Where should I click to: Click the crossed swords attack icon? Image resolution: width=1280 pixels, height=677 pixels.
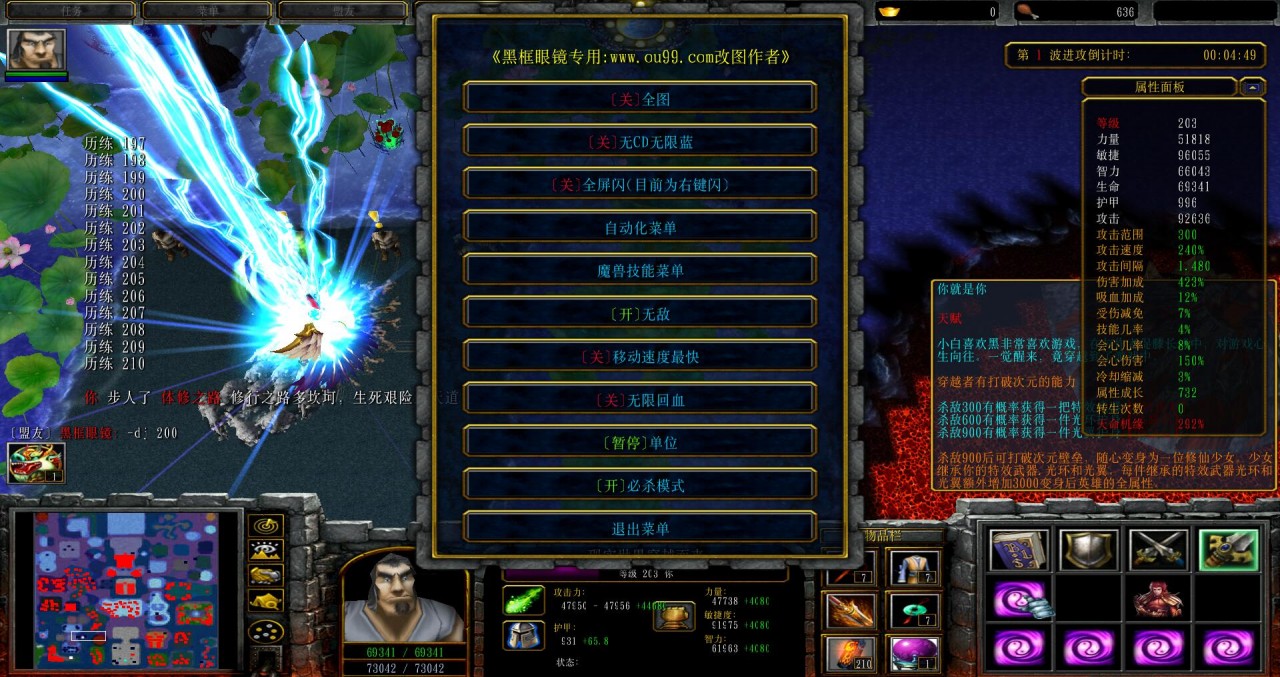tap(1159, 550)
